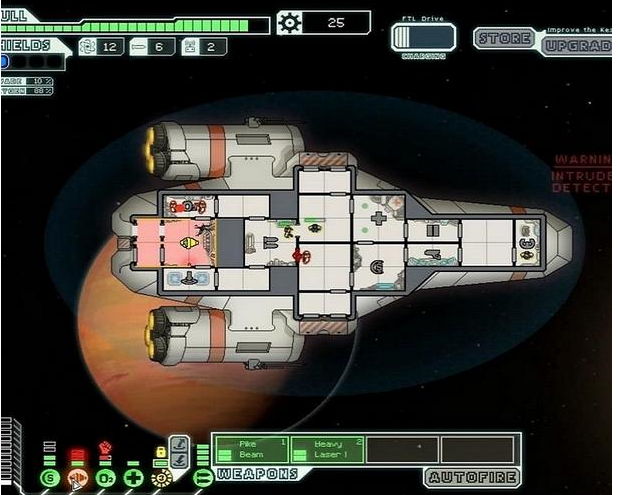The image size is (618, 495).
Task: Click the shields system power icon
Action: 49,478
